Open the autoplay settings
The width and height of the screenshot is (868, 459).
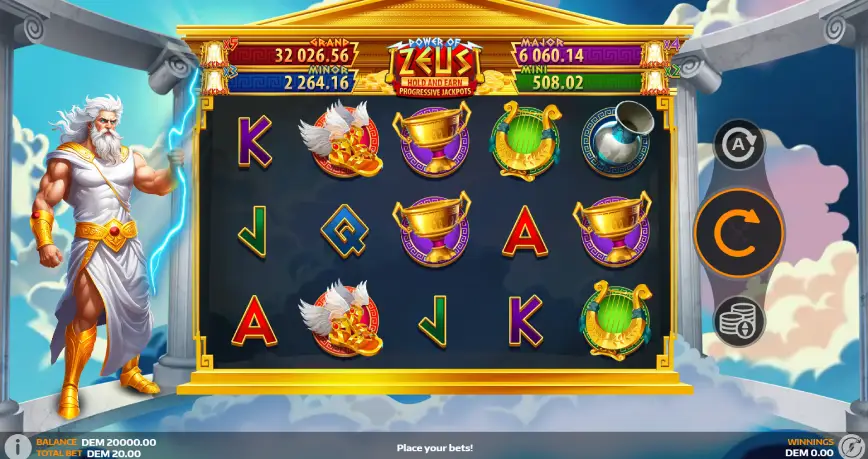739,144
